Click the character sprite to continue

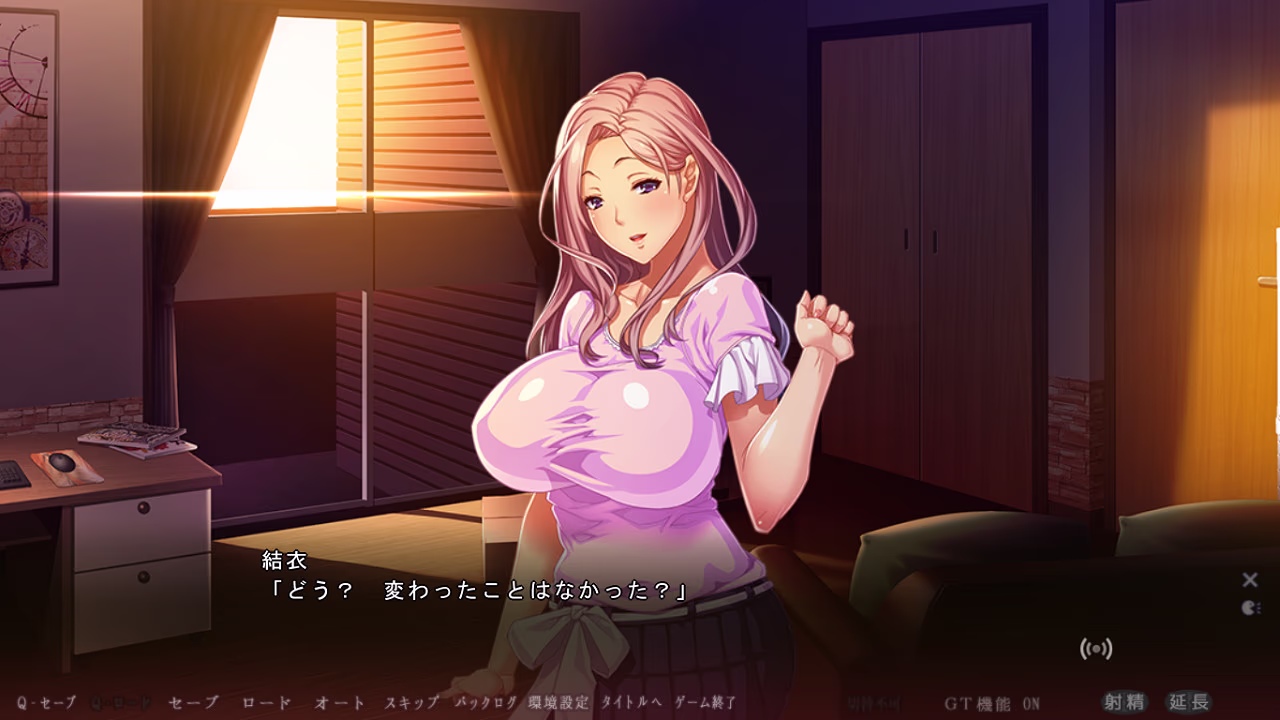640,300
